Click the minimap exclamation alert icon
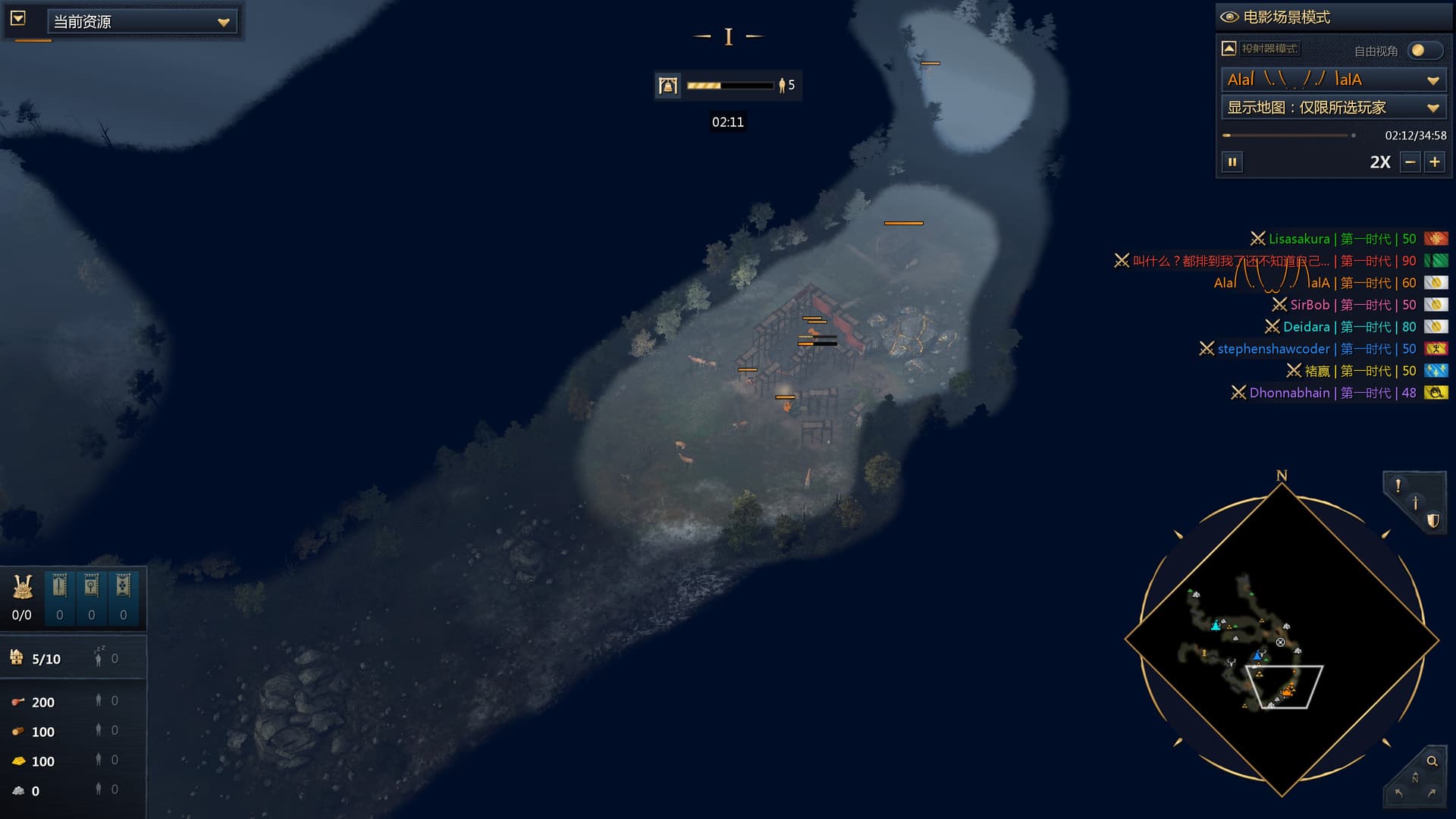 click(1398, 486)
